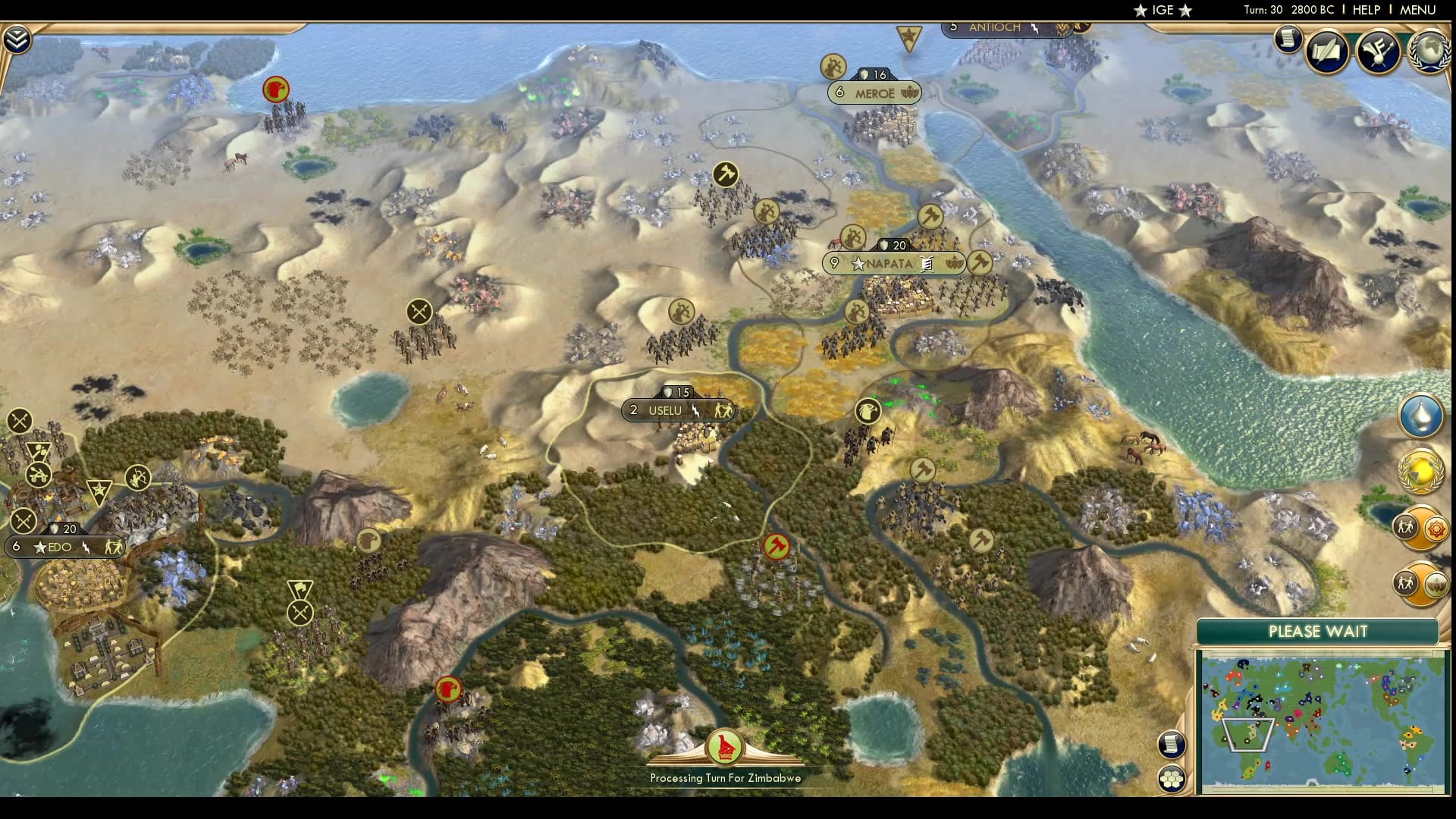This screenshot has width=1456, height=819.
Task: Select the Meroë city banner
Action: 874,93
